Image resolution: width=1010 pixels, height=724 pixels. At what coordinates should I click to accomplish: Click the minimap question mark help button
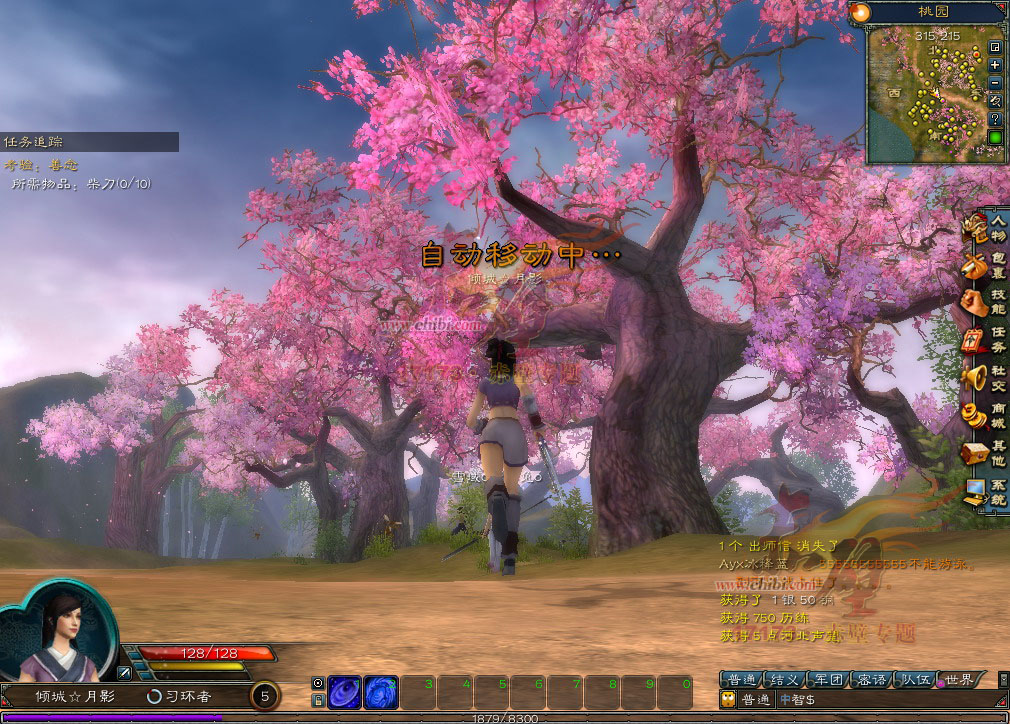[x=995, y=118]
